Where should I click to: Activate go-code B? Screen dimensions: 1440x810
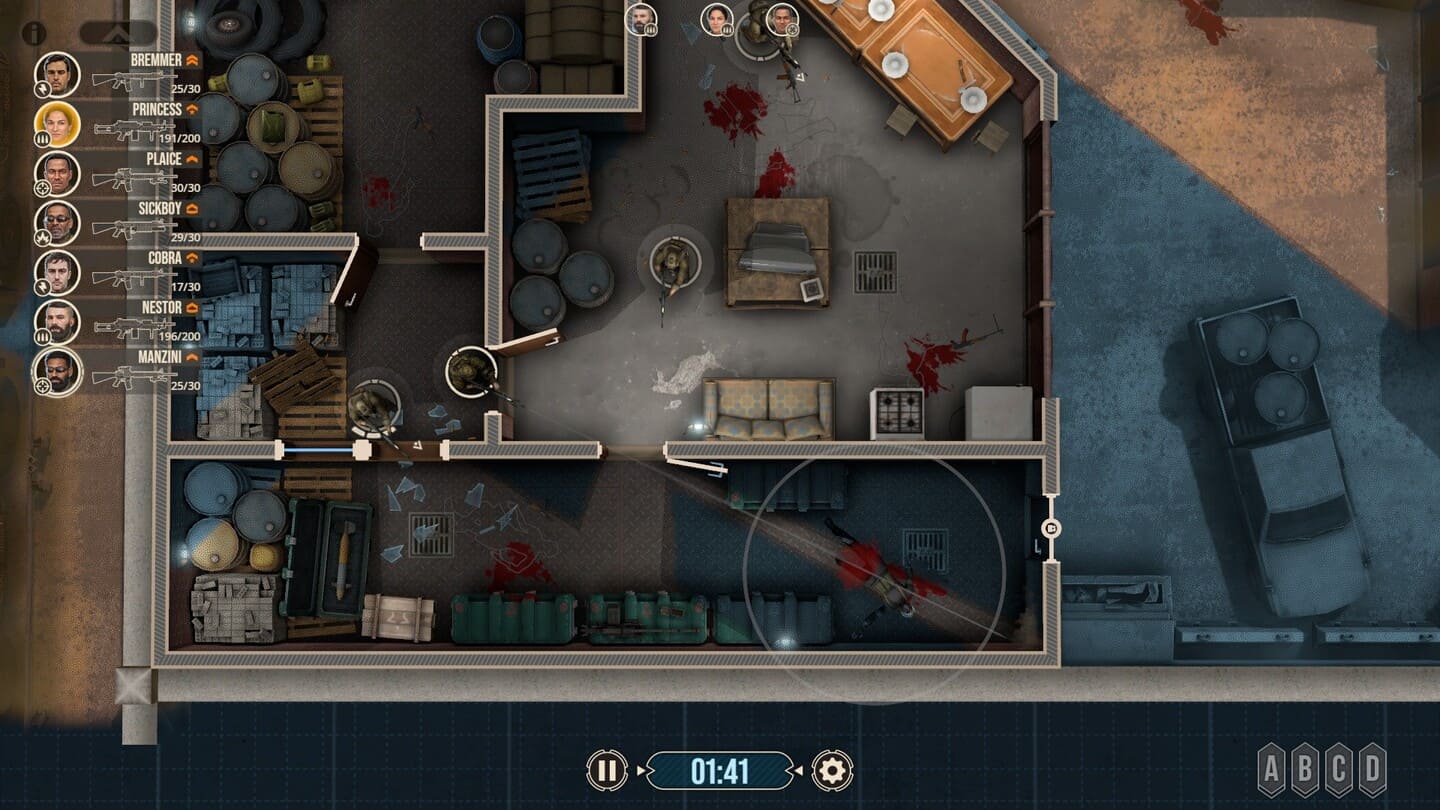click(1306, 770)
